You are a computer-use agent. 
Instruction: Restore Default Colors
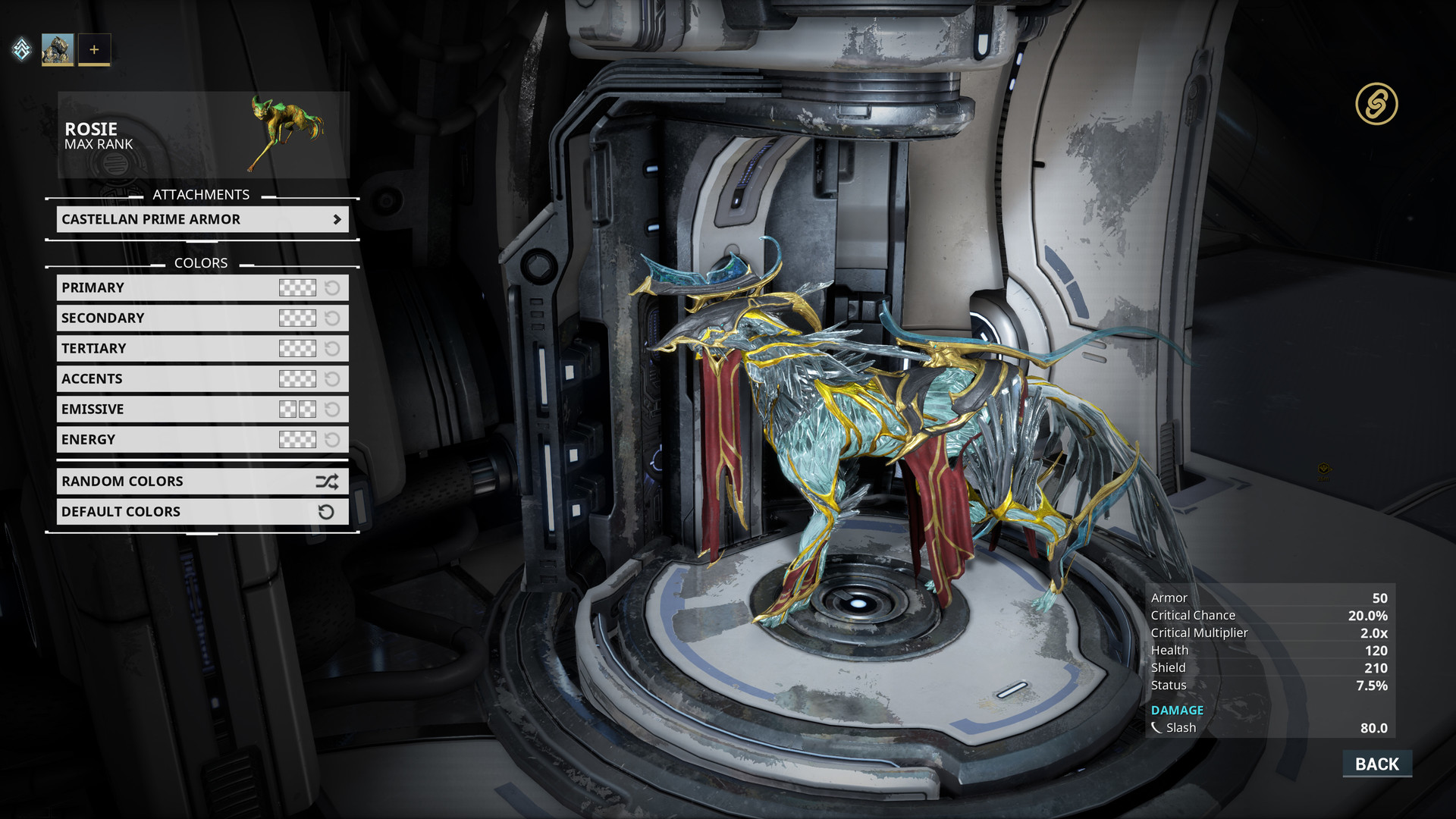[202, 512]
